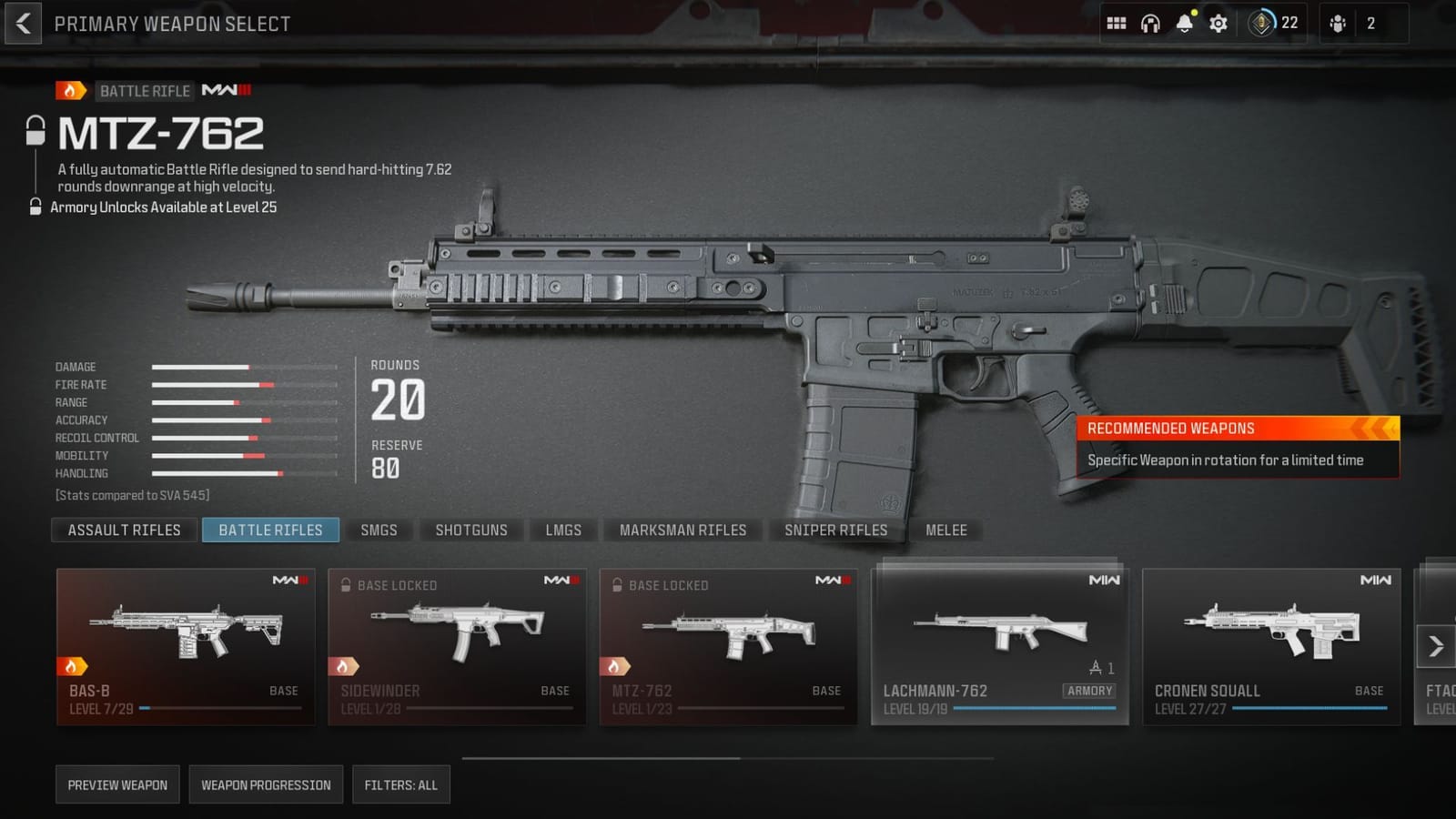Open the settings gear menu
This screenshot has height=819, width=1456.
[1218, 23]
